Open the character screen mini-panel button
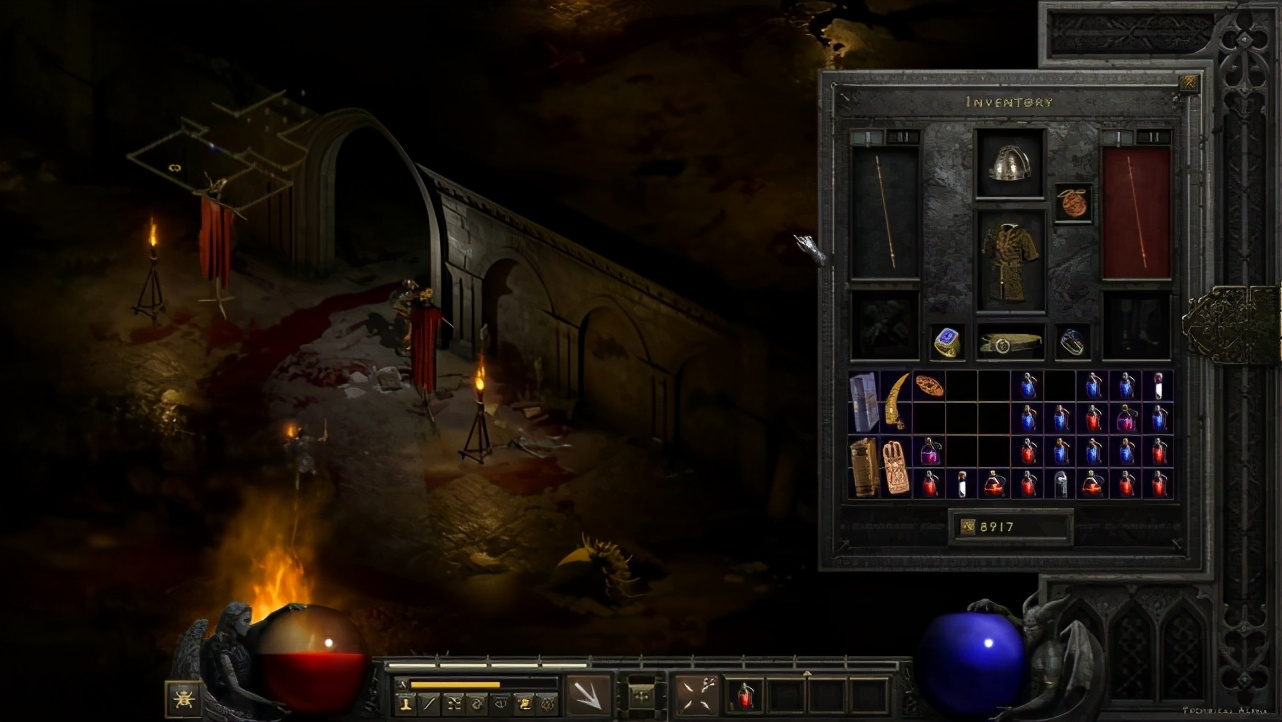 point(407,705)
